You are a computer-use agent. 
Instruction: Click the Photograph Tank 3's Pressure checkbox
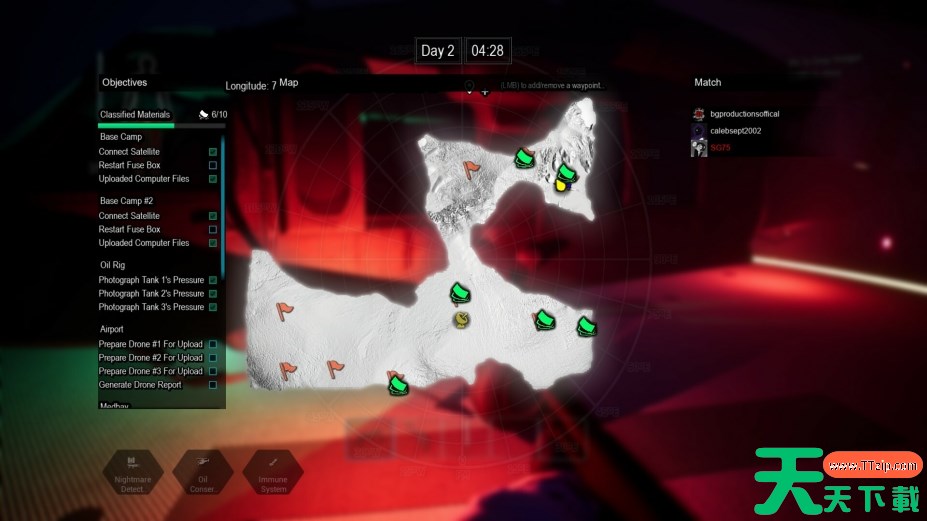[213, 307]
